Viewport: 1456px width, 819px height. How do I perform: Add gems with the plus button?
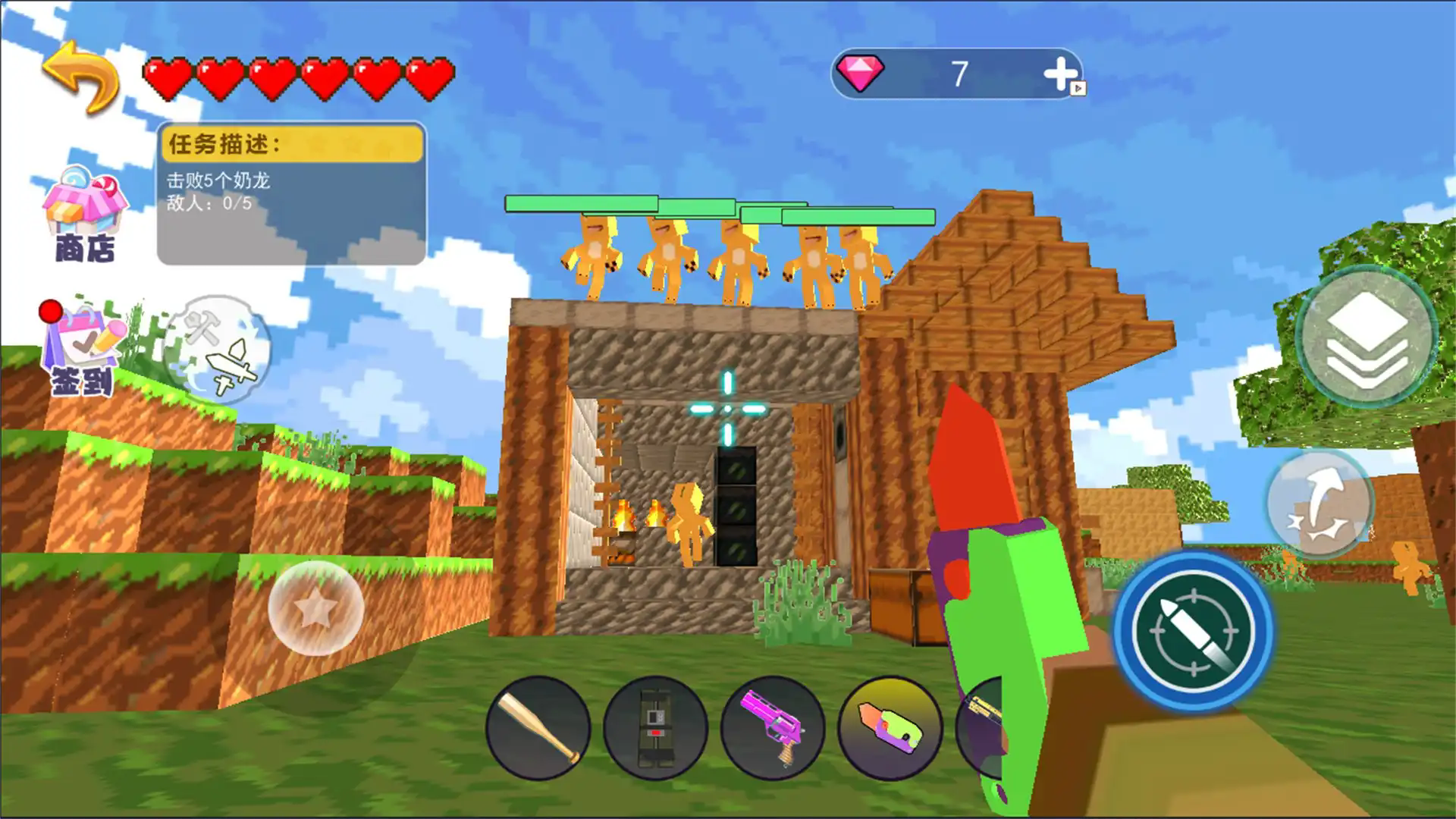point(1060,74)
